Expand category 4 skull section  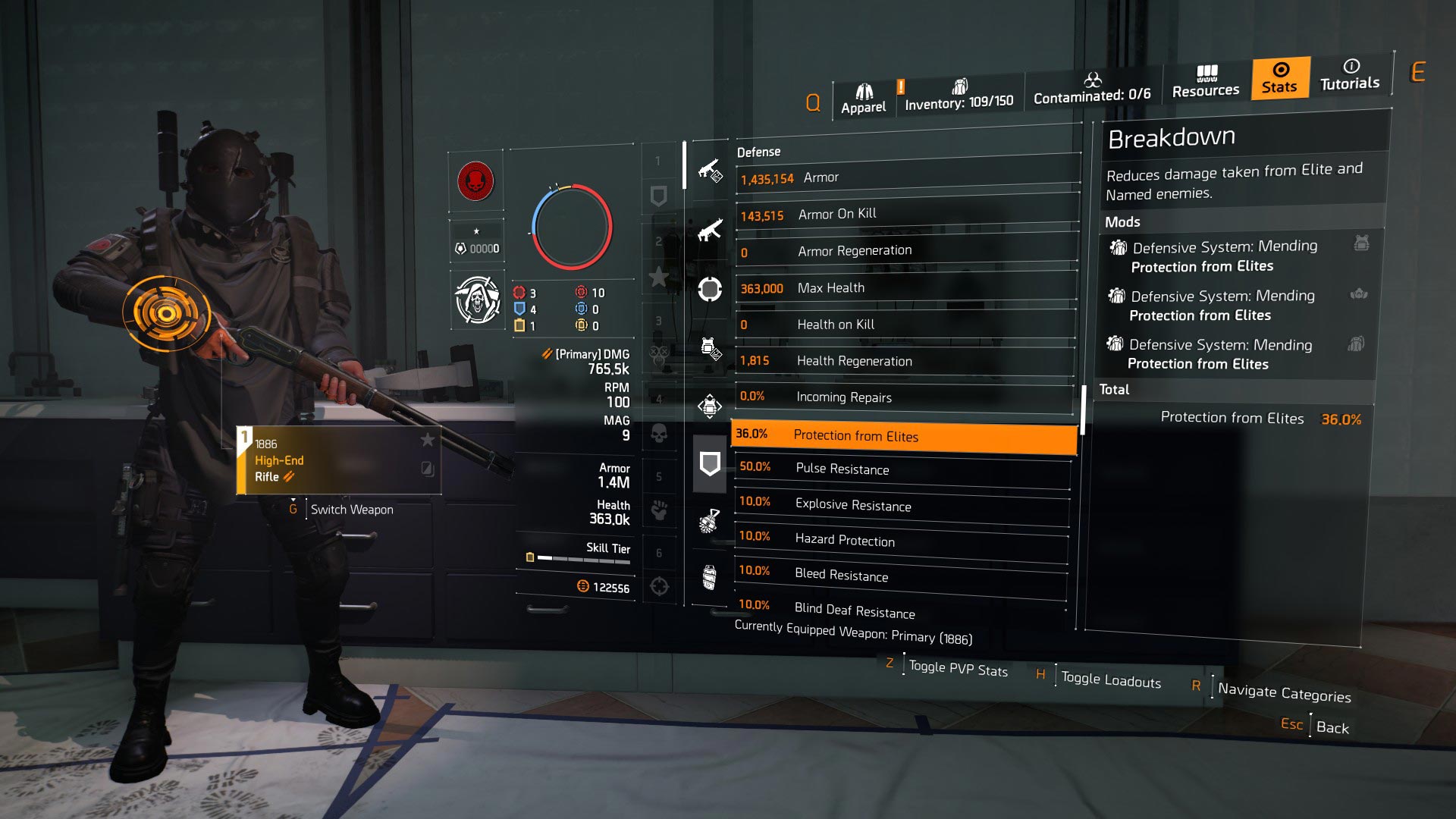(659, 433)
